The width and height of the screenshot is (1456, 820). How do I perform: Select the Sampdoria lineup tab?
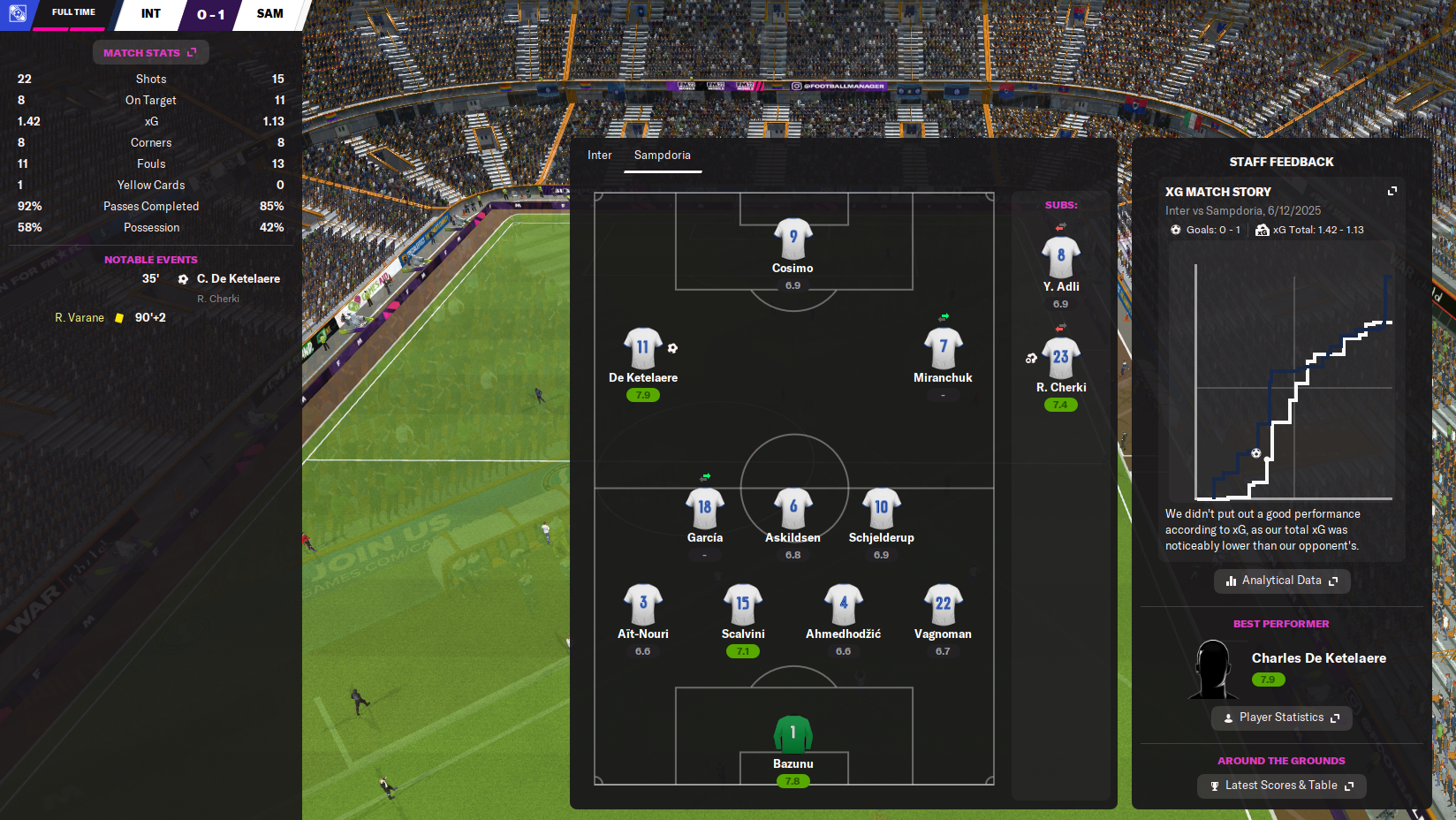pos(662,156)
